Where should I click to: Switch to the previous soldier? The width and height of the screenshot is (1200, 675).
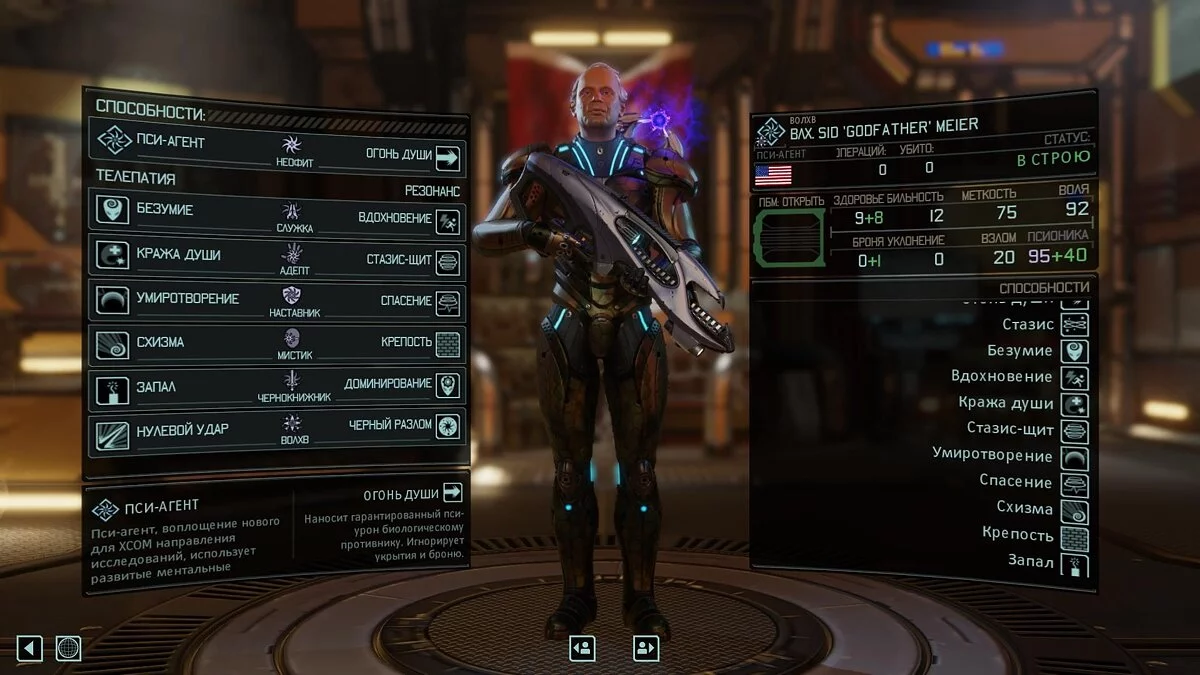coord(582,648)
